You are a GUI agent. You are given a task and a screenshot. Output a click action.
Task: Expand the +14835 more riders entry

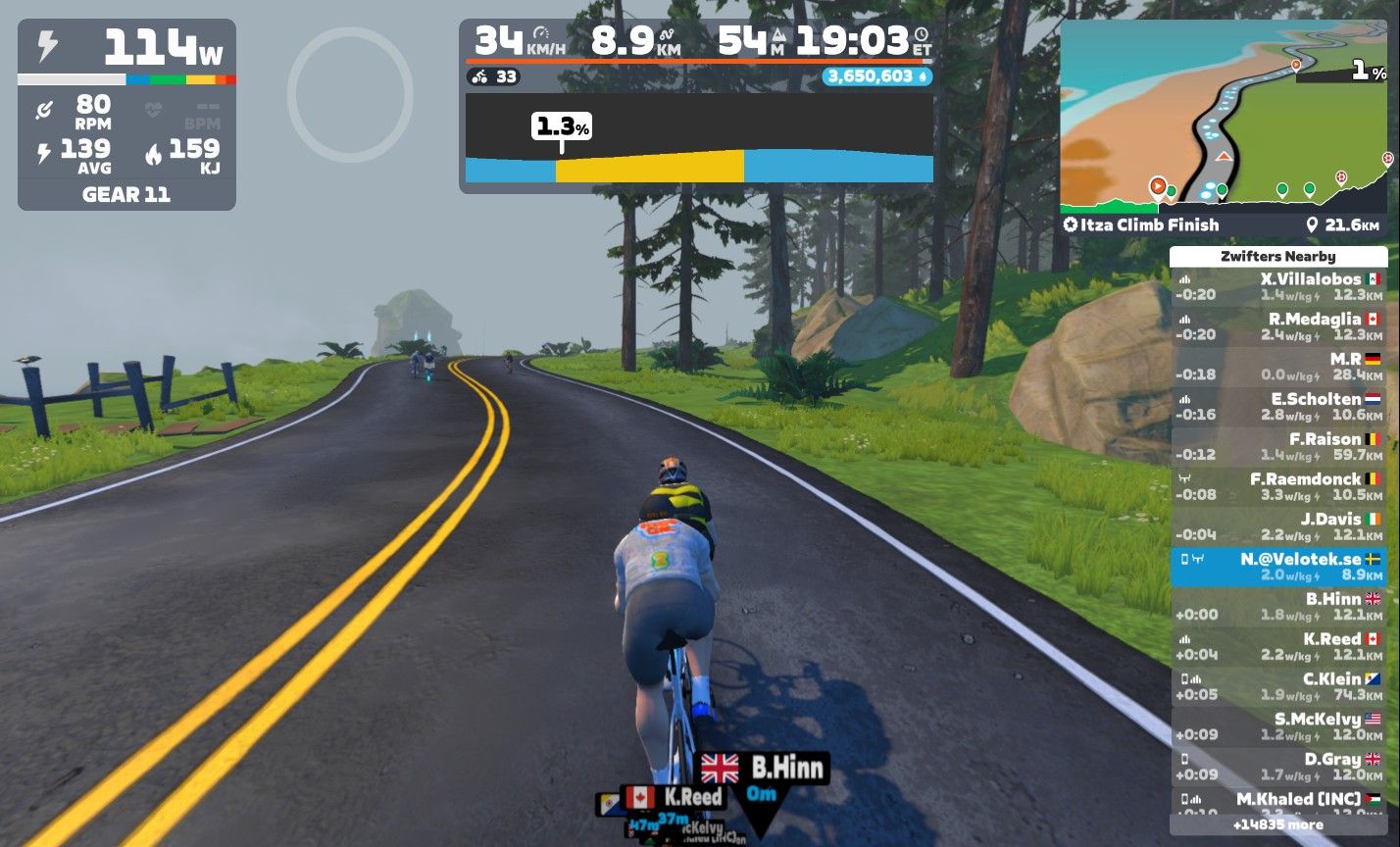1278,825
